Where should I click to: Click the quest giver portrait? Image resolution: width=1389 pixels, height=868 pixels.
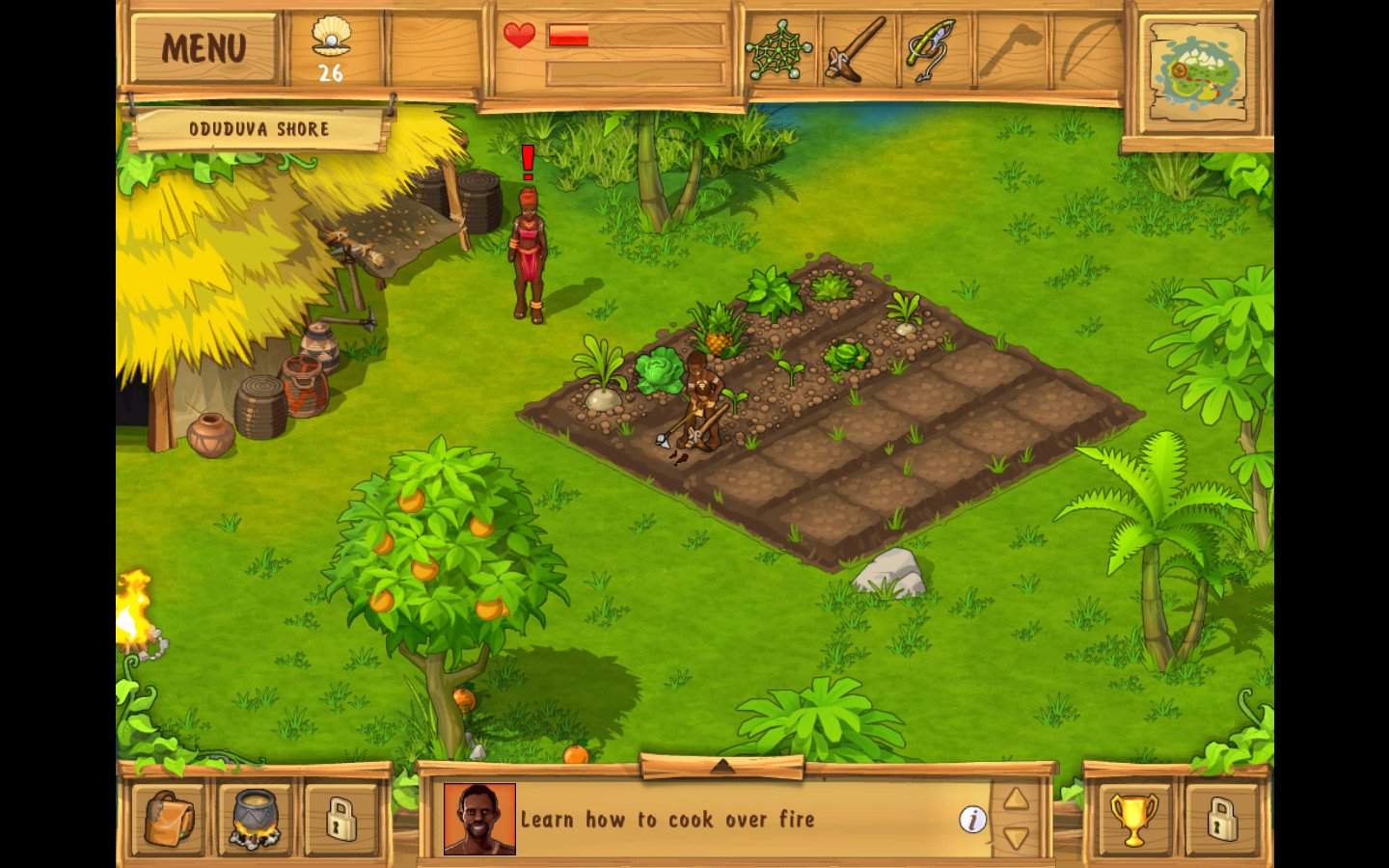click(x=479, y=819)
